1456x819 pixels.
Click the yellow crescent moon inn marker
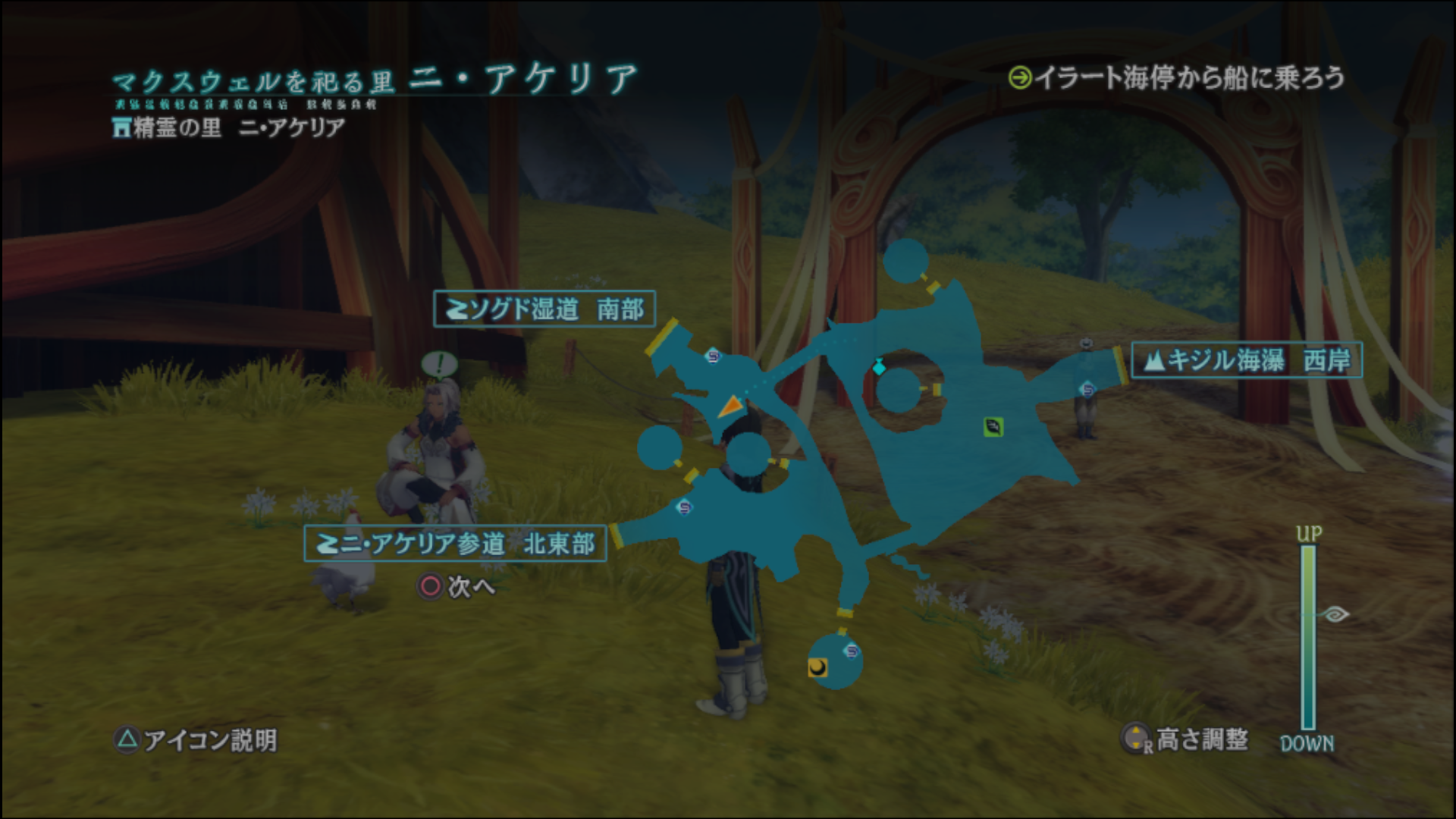[x=817, y=667]
